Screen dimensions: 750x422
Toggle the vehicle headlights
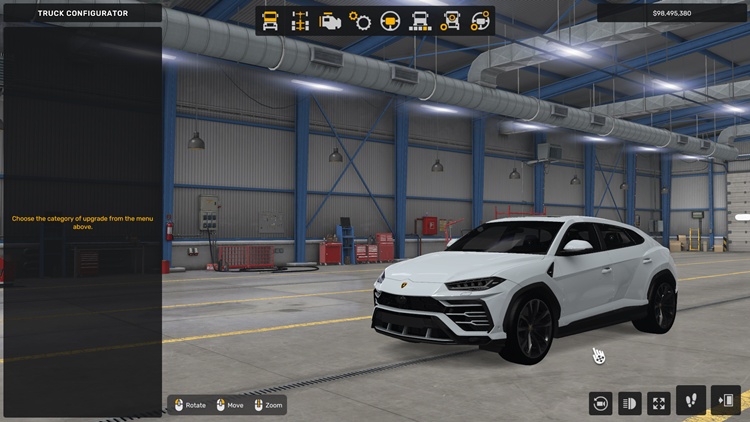[x=630, y=403]
